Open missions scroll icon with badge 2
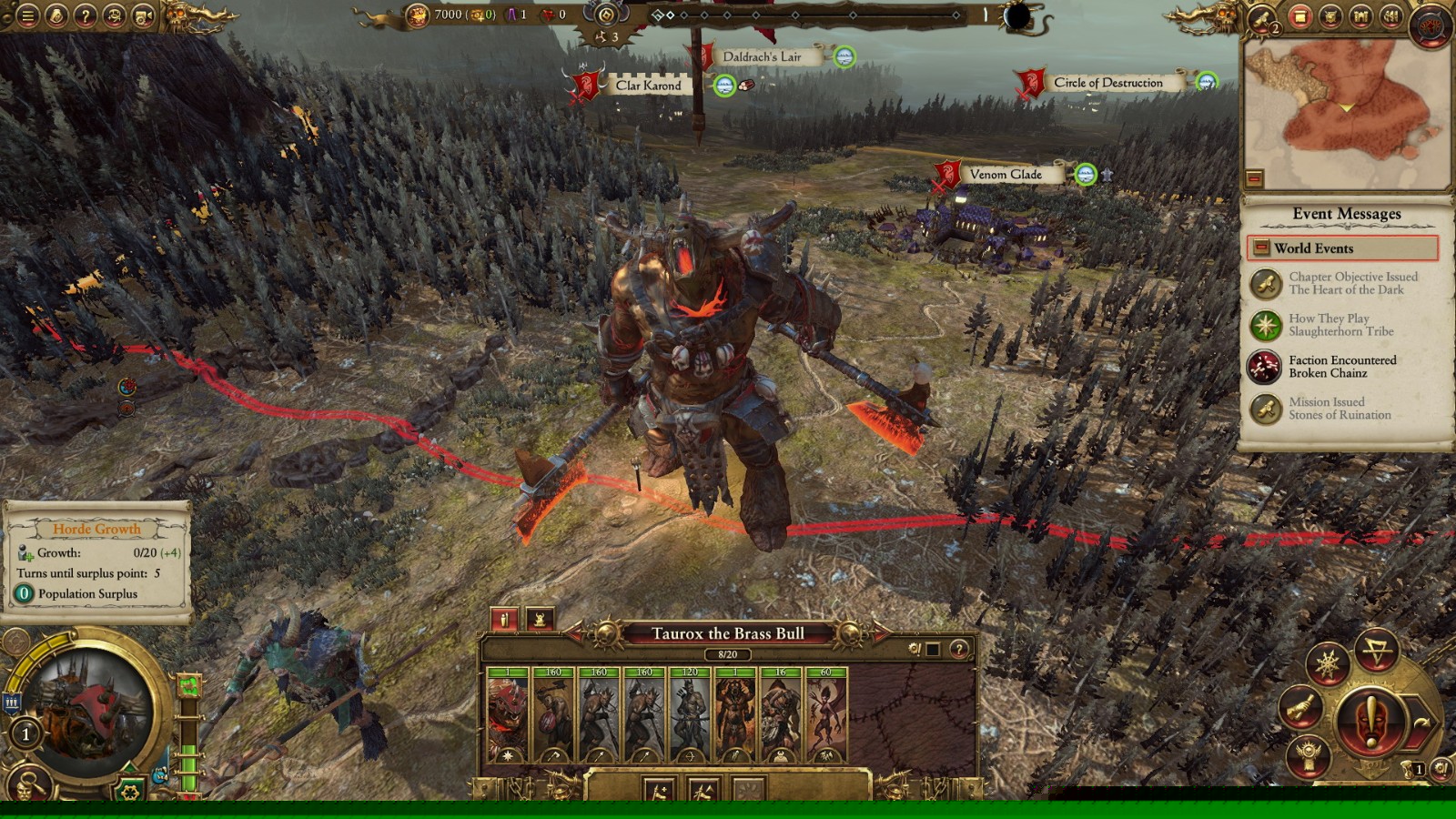1456x819 pixels. (1262, 18)
